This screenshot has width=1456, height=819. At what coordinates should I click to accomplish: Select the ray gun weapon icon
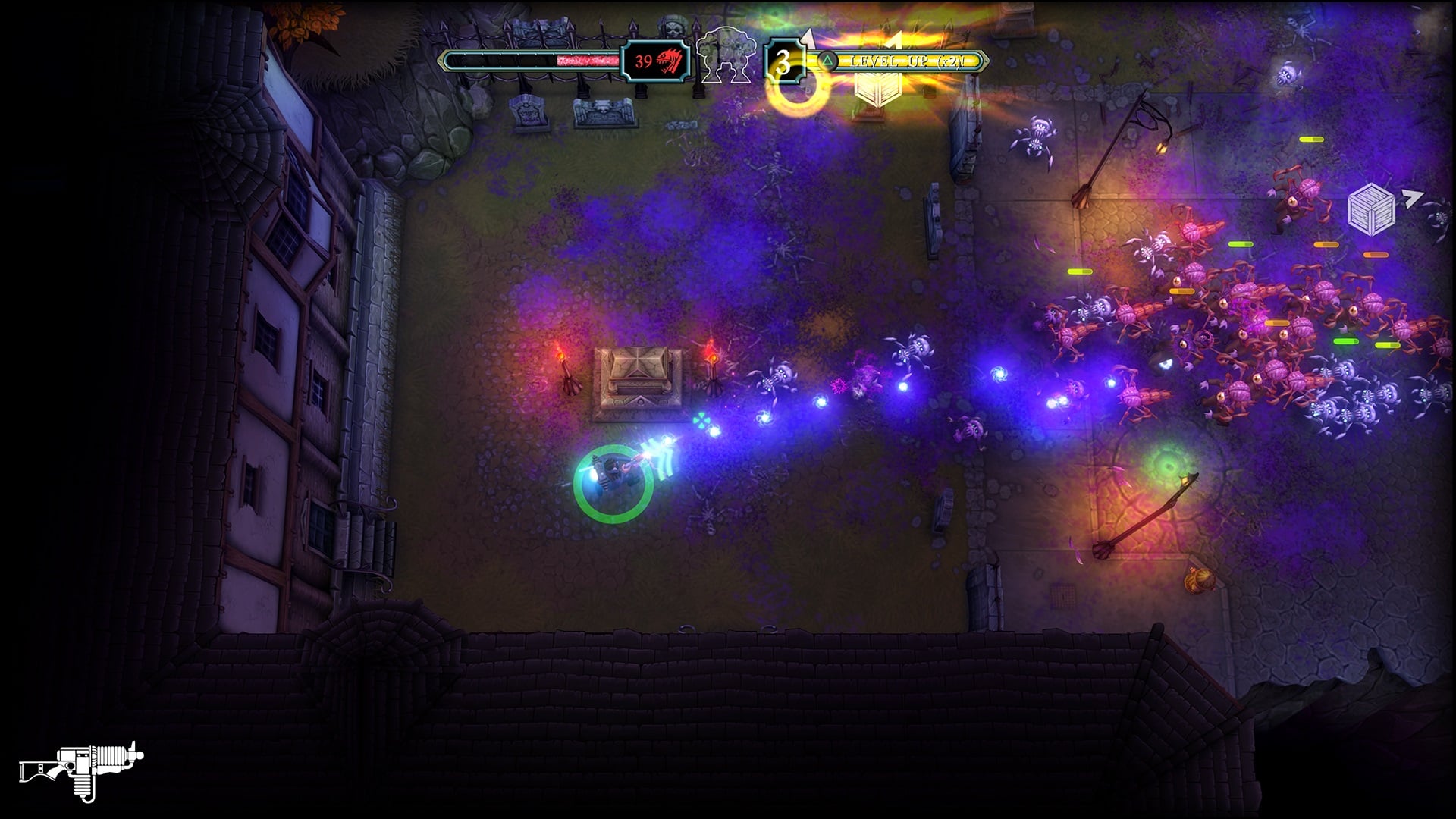pos(81,770)
